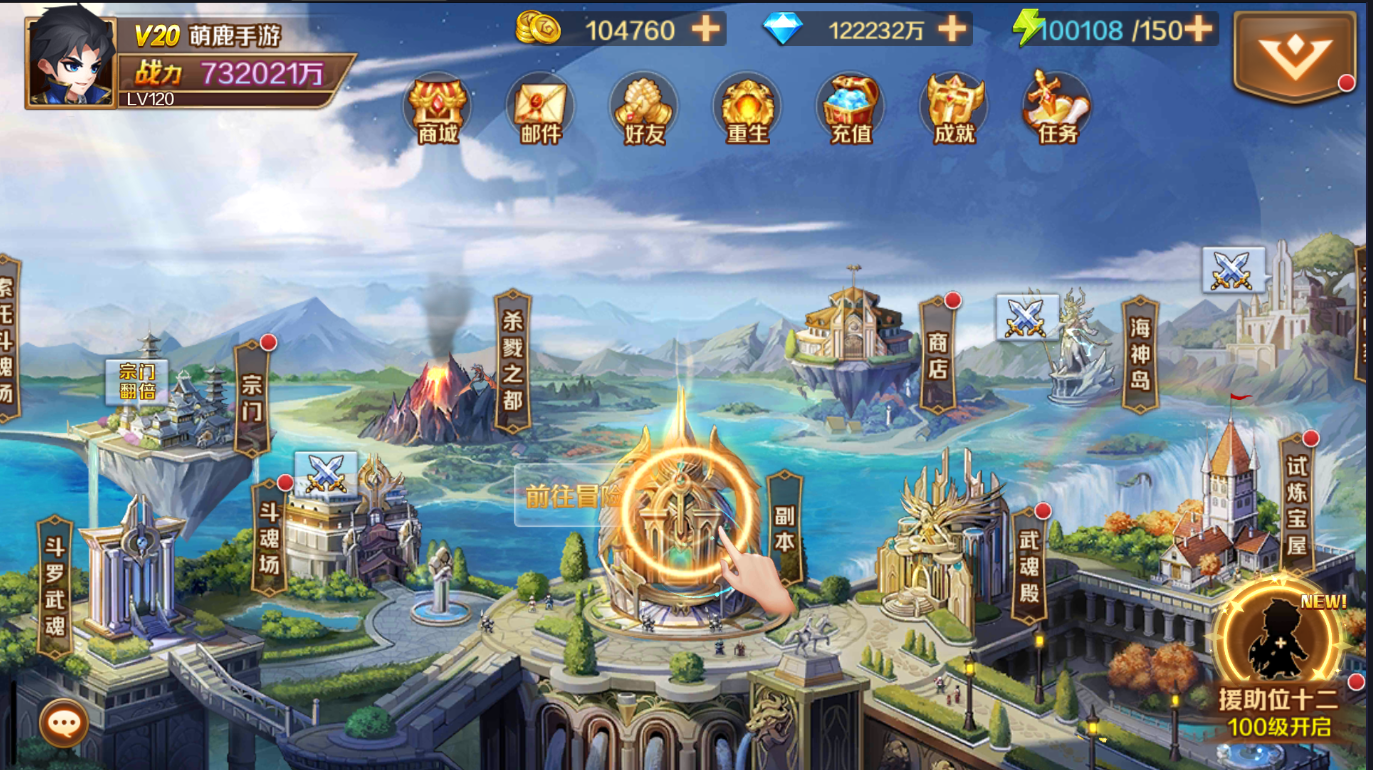
Task: Open the 援助位十二 support slot
Action: (1279, 660)
